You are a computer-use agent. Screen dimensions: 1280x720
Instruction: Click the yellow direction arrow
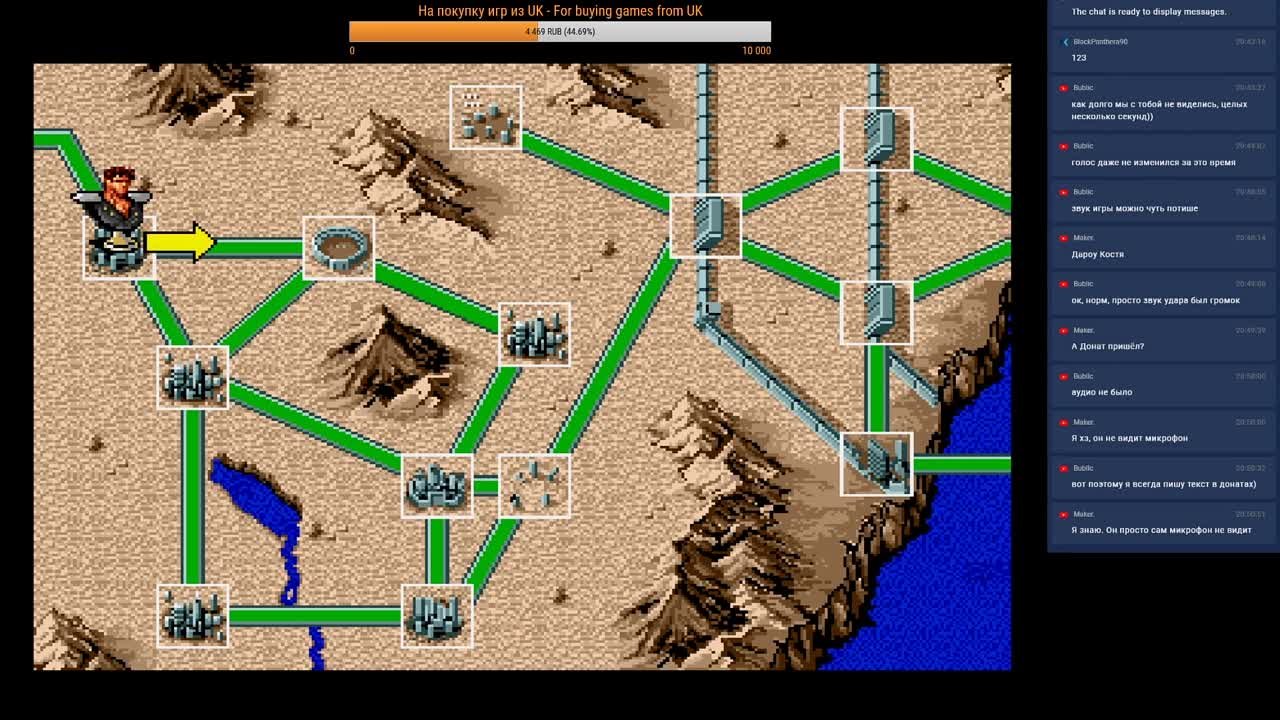tap(181, 242)
